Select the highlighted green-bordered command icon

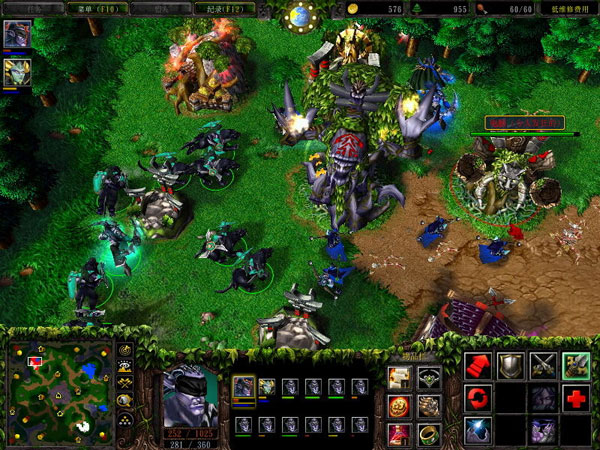click(575, 366)
